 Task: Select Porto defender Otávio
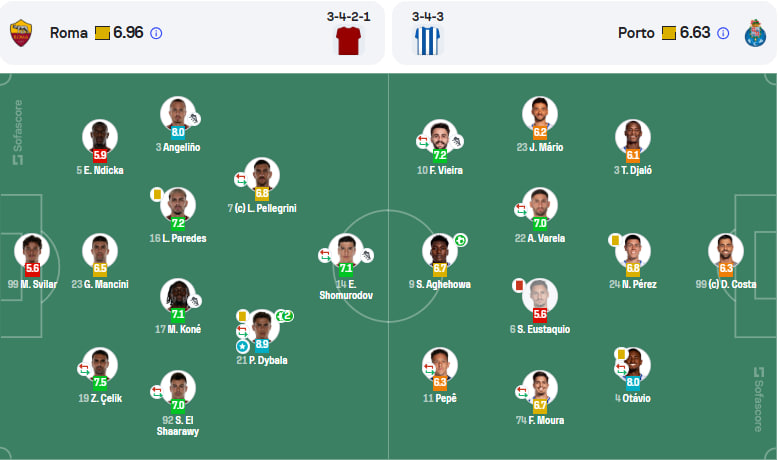coord(632,365)
